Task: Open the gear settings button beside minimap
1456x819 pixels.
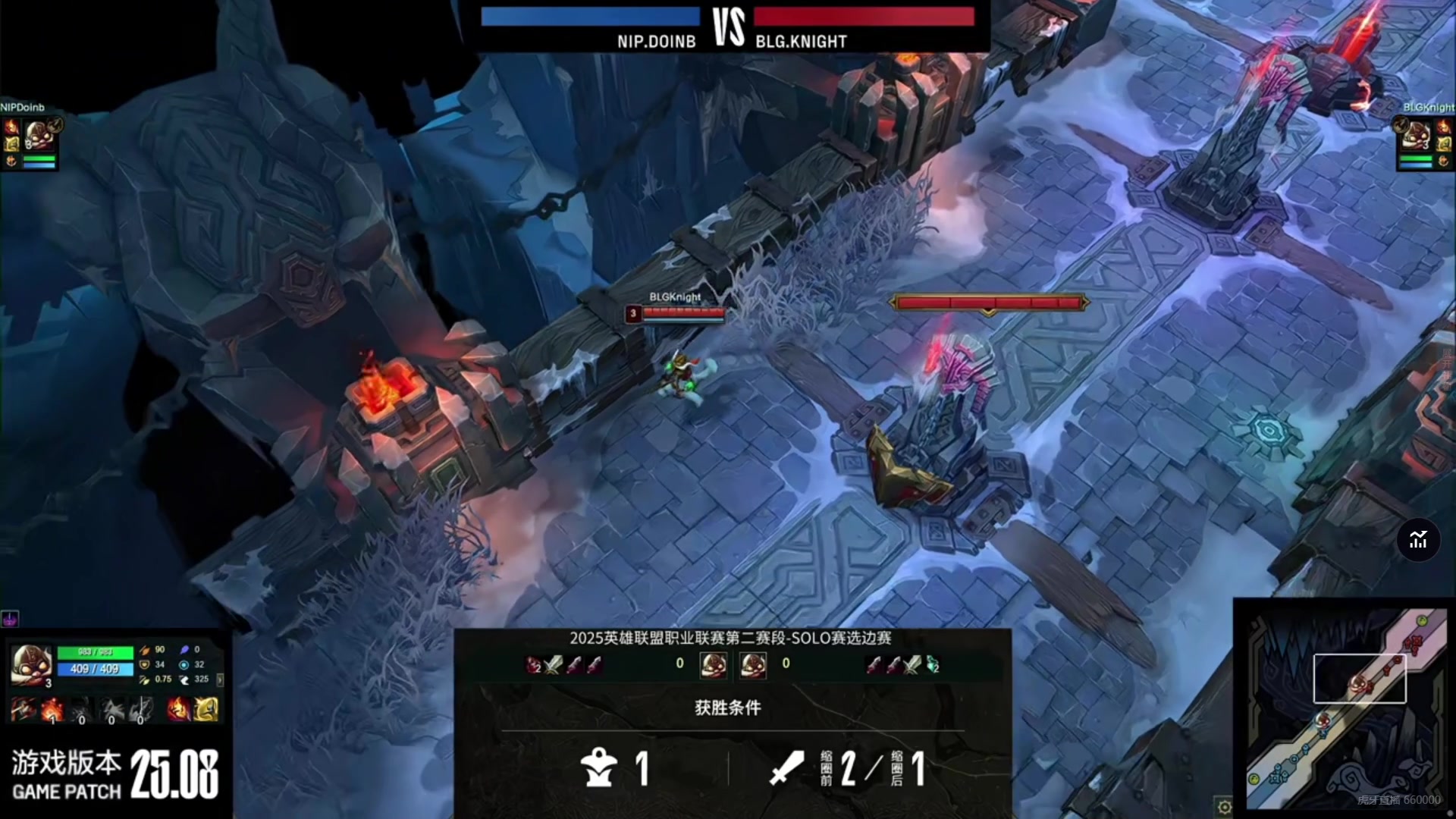Action: (1224, 807)
